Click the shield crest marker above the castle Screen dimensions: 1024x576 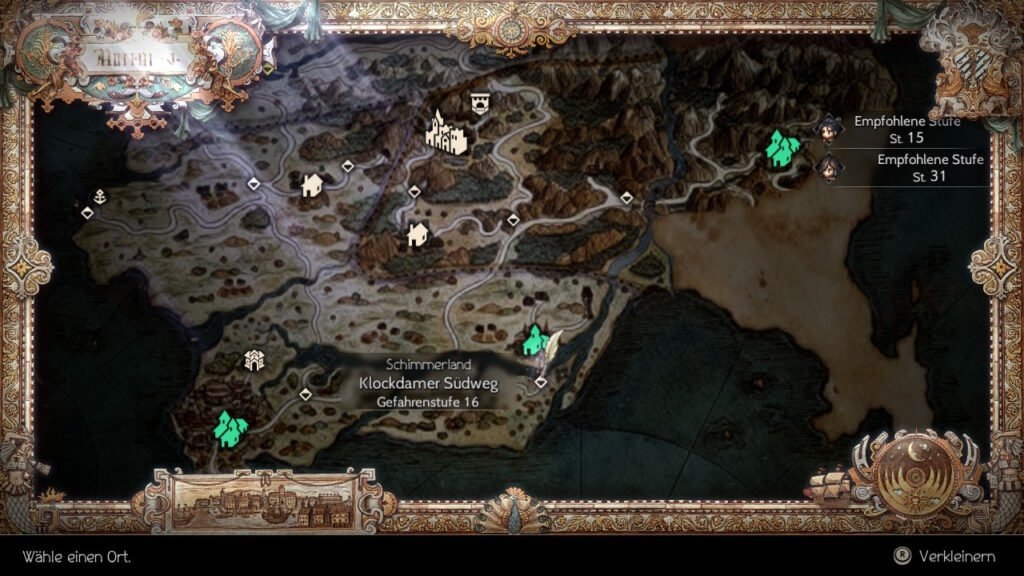click(480, 103)
